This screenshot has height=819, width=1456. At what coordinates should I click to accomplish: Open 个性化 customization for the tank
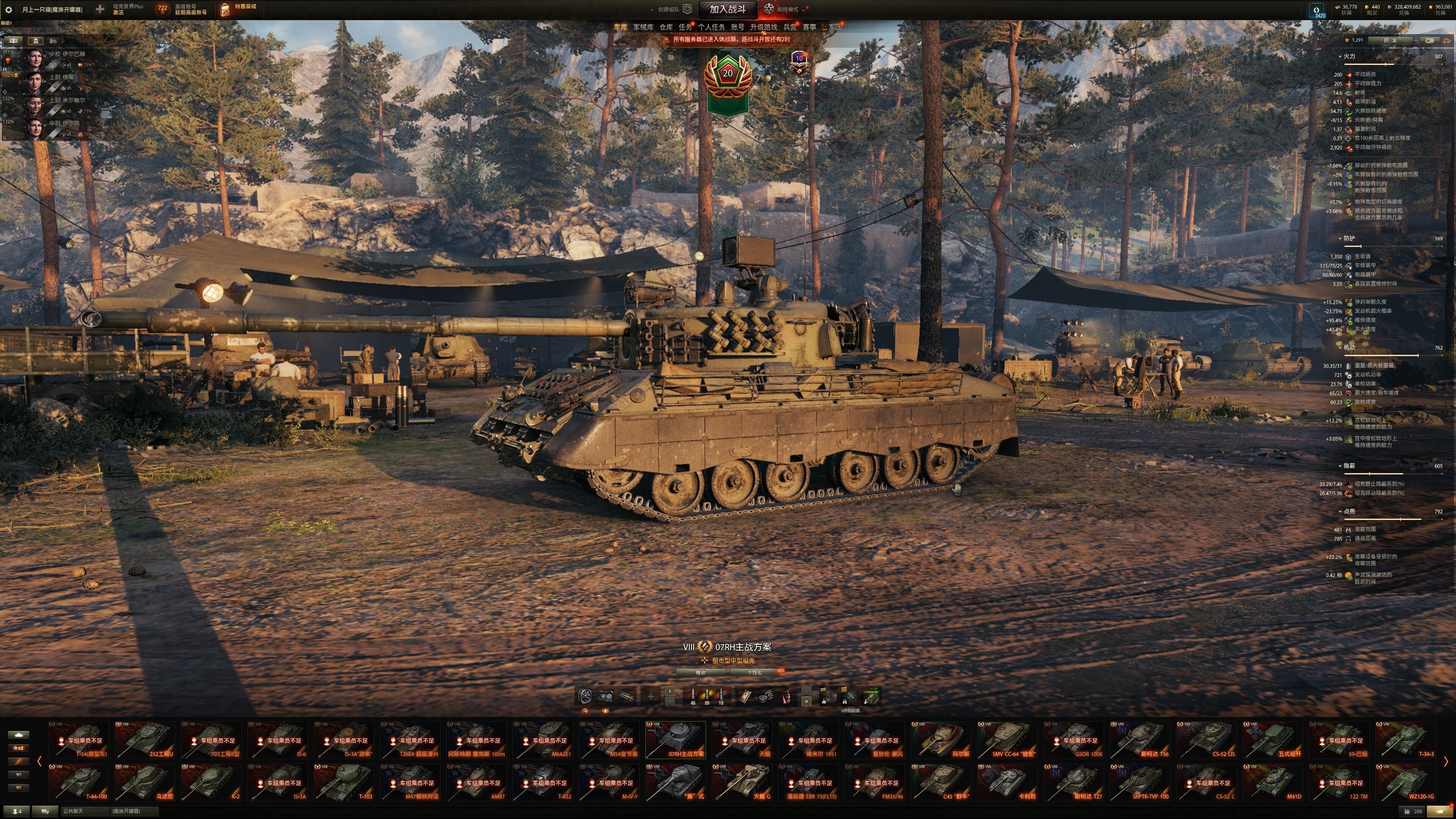click(x=755, y=673)
